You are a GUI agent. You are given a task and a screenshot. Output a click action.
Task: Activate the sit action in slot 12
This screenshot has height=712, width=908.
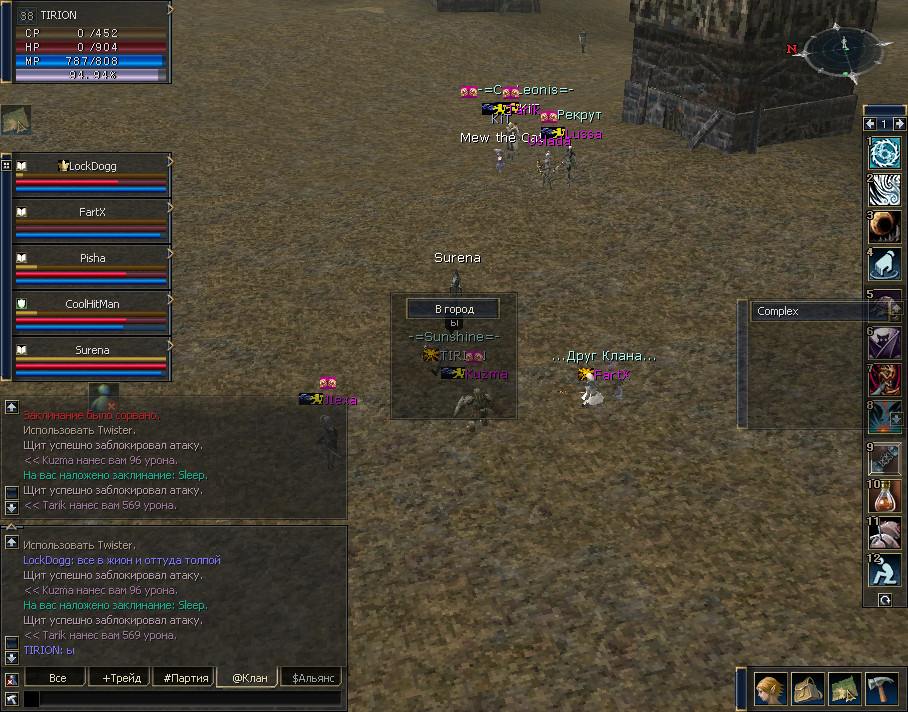point(885,570)
